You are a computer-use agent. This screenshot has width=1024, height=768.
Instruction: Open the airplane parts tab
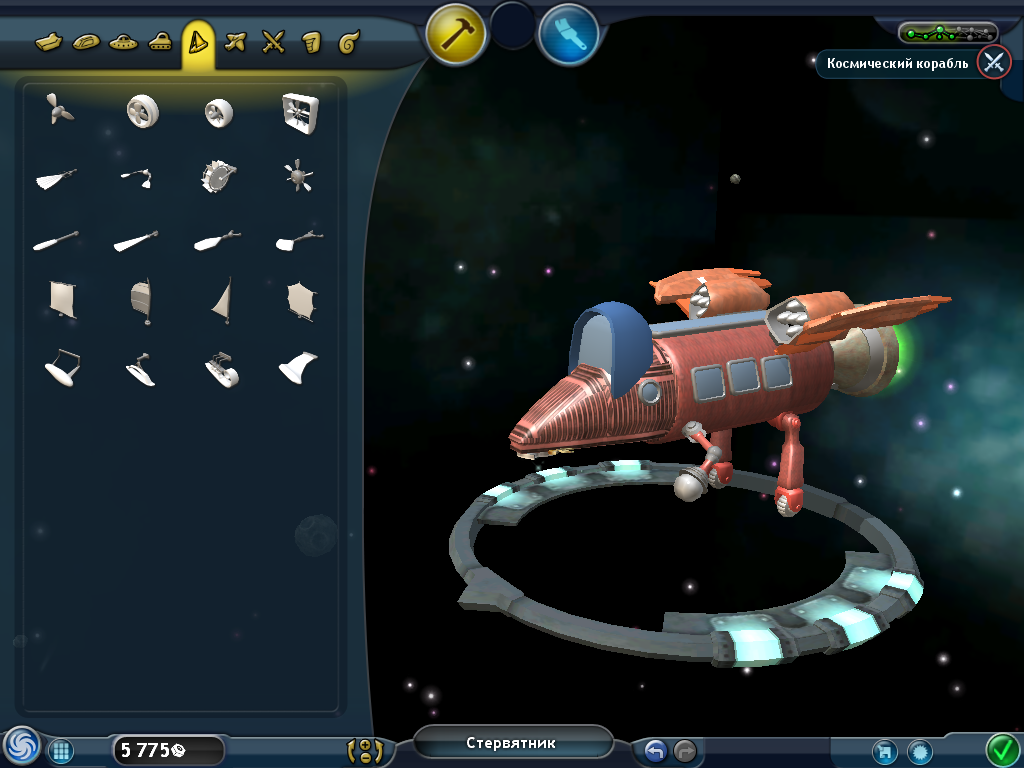coord(235,42)
